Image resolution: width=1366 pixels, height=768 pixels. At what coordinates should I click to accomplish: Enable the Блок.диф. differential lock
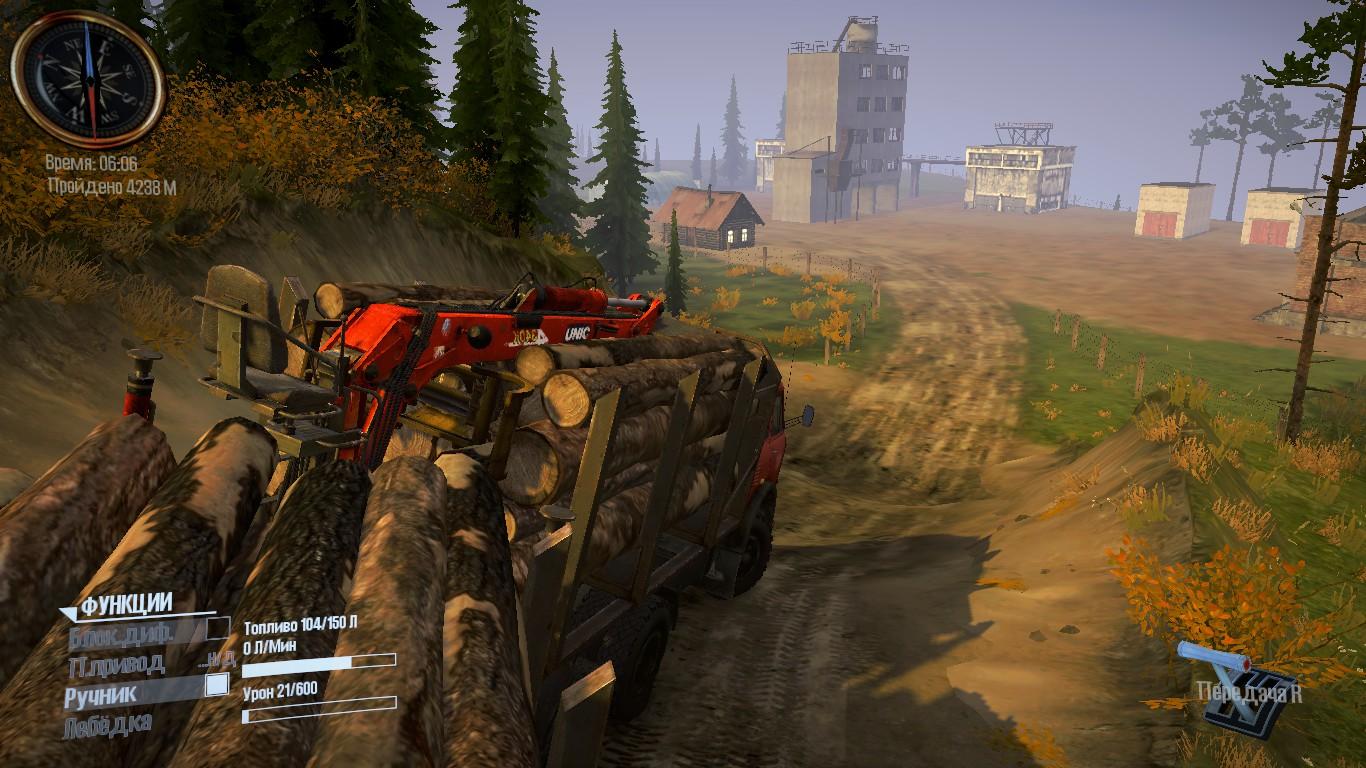122,632
